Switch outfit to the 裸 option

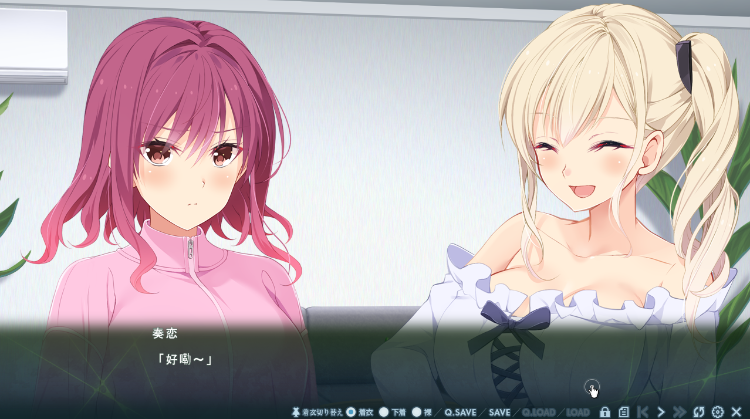coord(417,411)
